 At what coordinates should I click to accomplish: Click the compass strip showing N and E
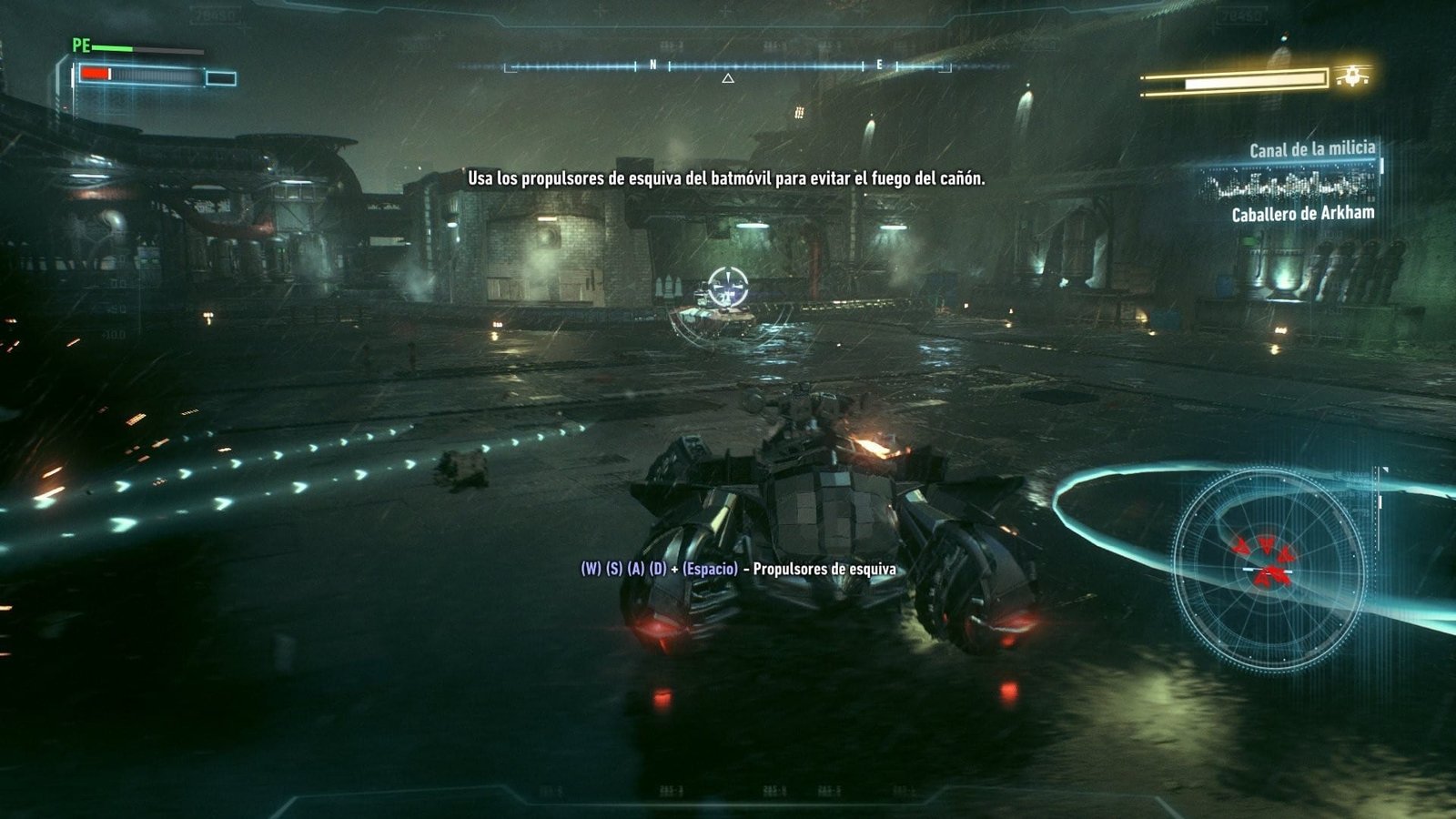(728, 66)
